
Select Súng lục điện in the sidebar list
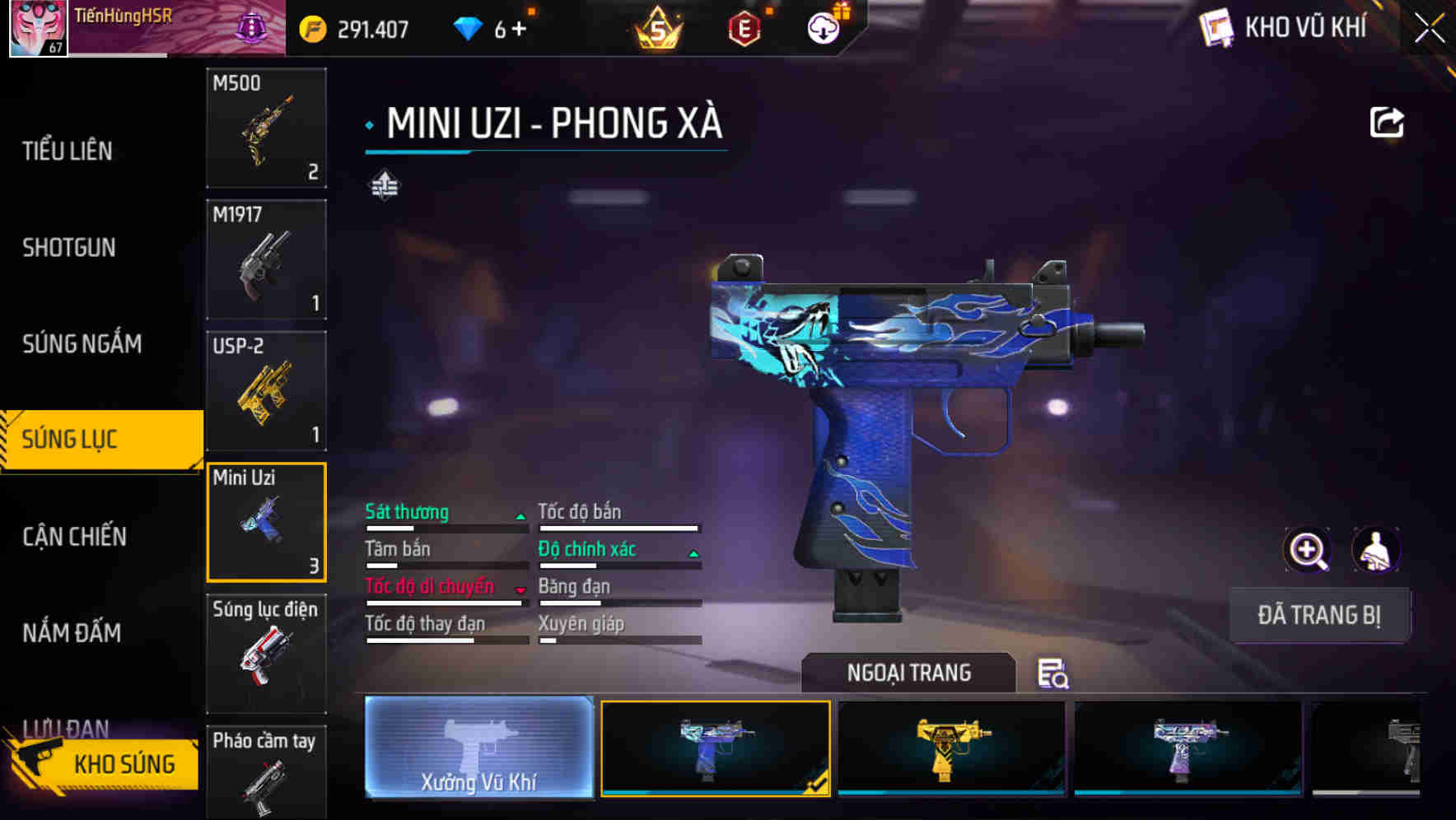click(x=266, y=655)
